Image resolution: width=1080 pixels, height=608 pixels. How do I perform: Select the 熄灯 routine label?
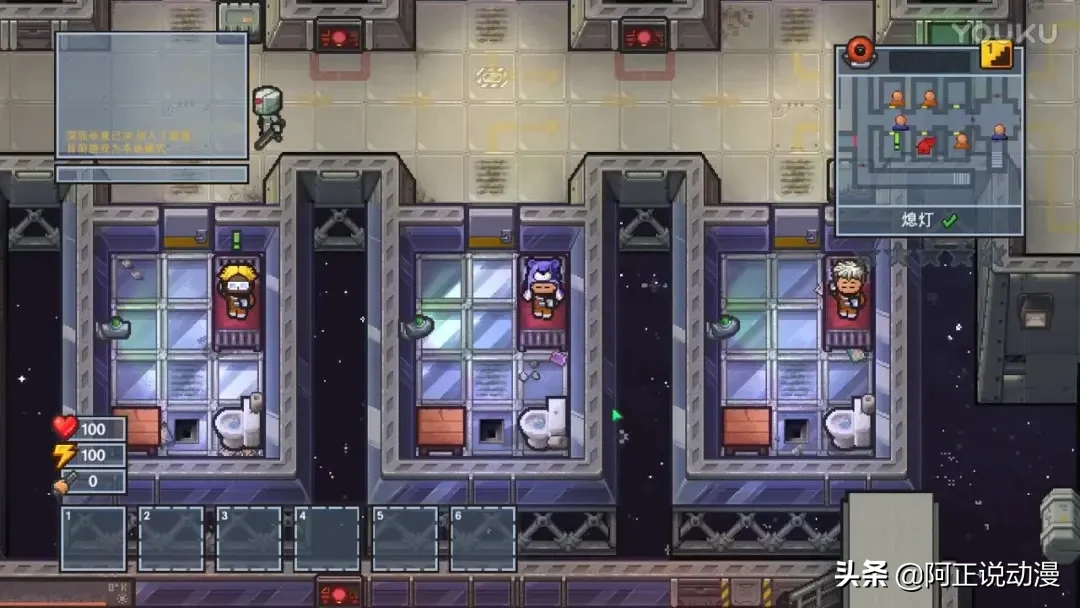pyautogui.click(x=929, y=220)
